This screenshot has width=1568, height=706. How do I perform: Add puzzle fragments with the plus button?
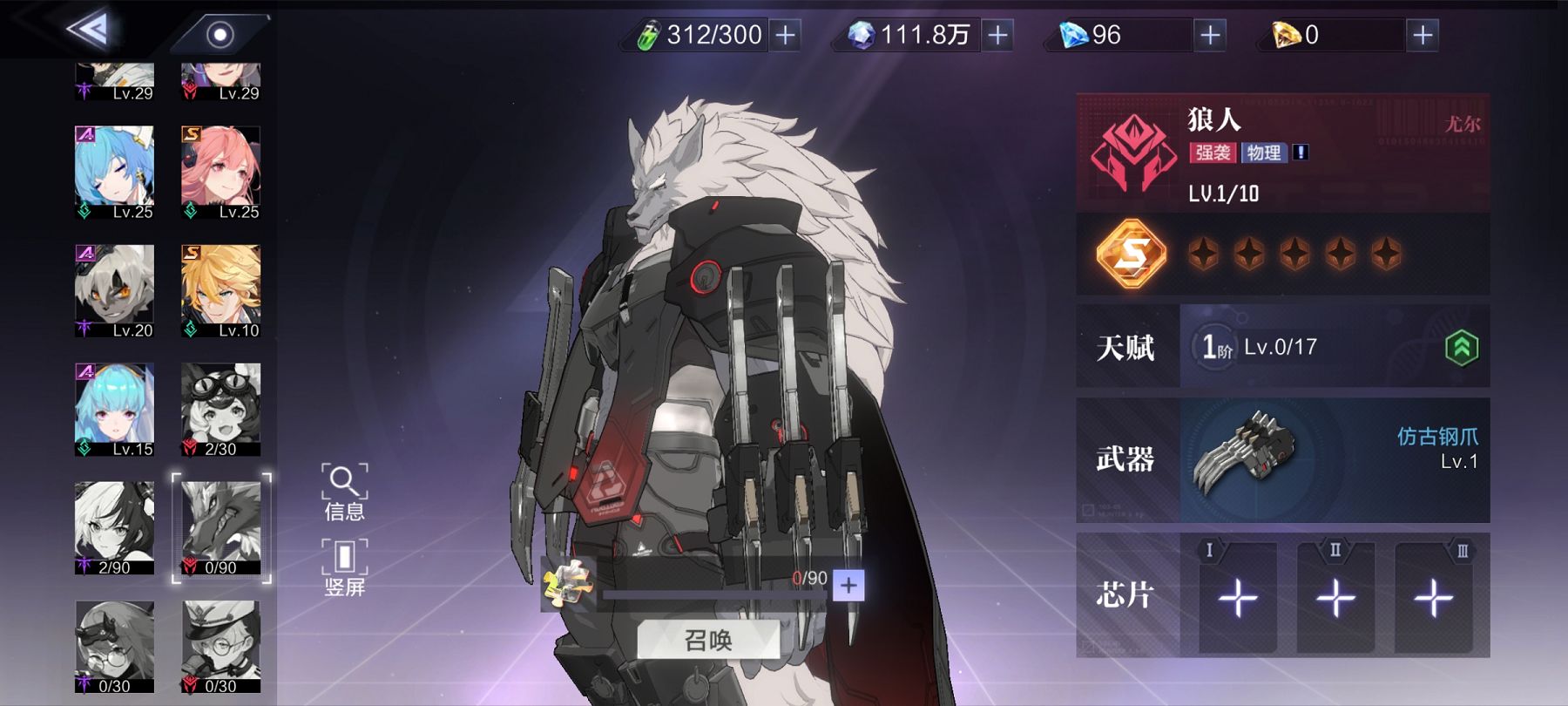point(848,585)
